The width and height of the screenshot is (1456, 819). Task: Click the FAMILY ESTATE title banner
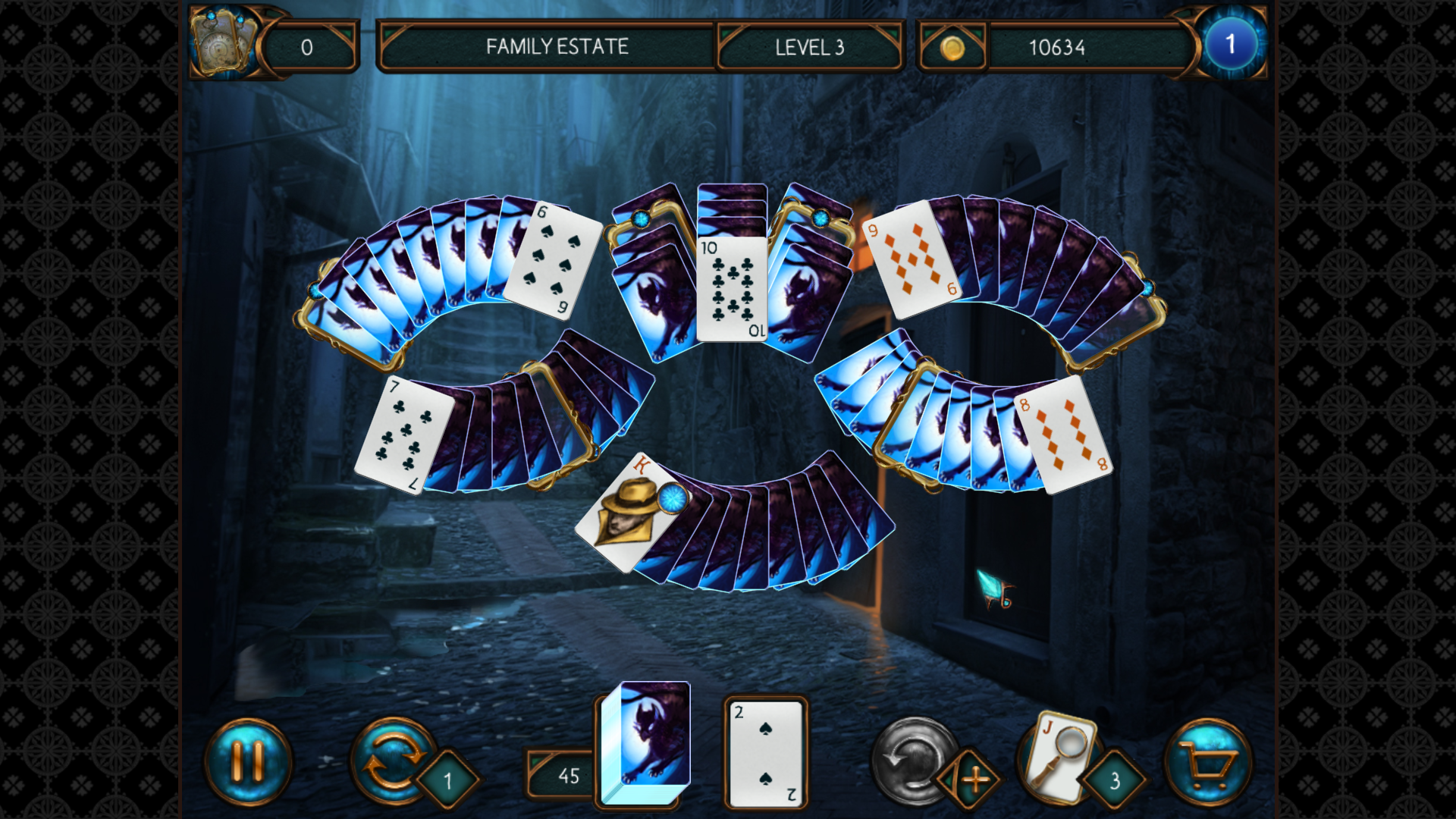click(x=557, y=47)
